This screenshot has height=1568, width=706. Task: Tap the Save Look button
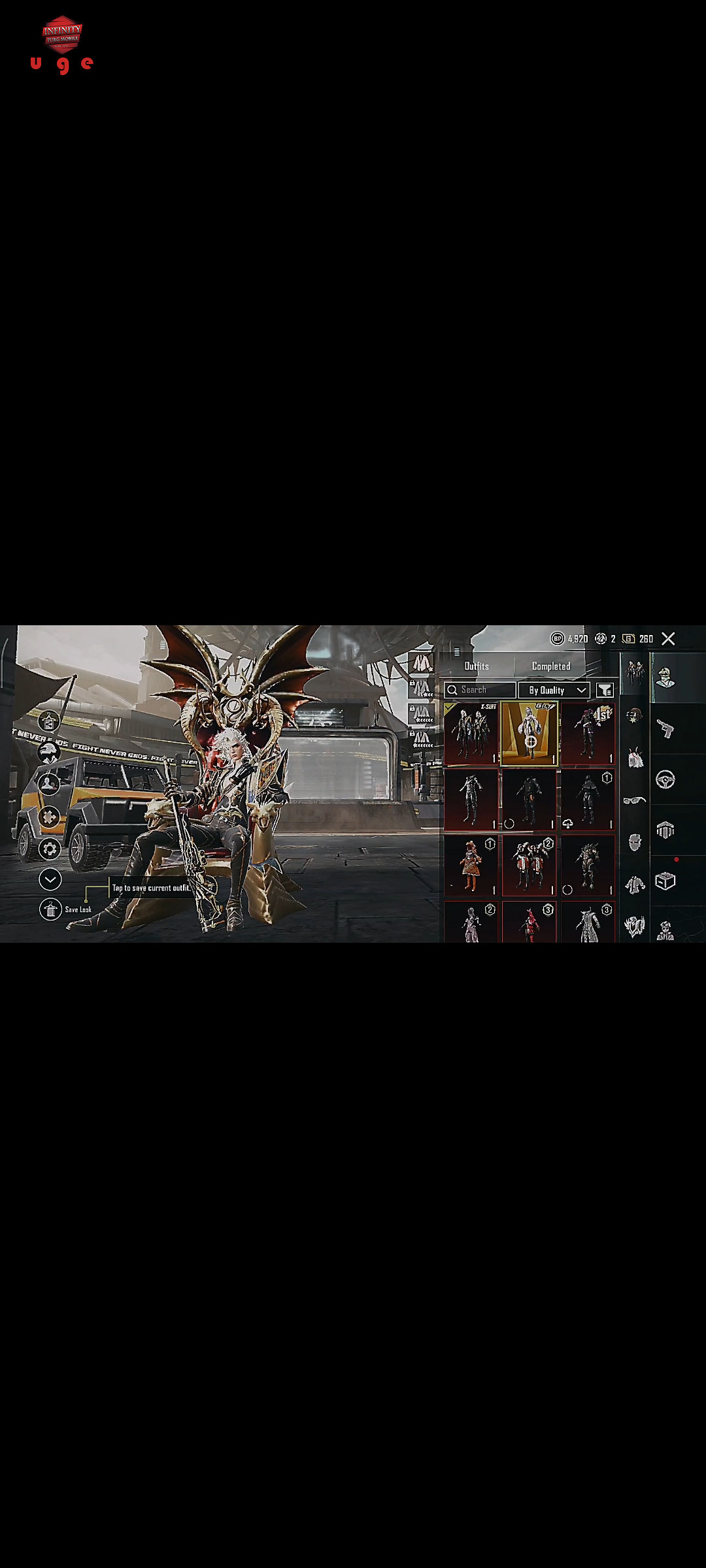tap(50, 909)
